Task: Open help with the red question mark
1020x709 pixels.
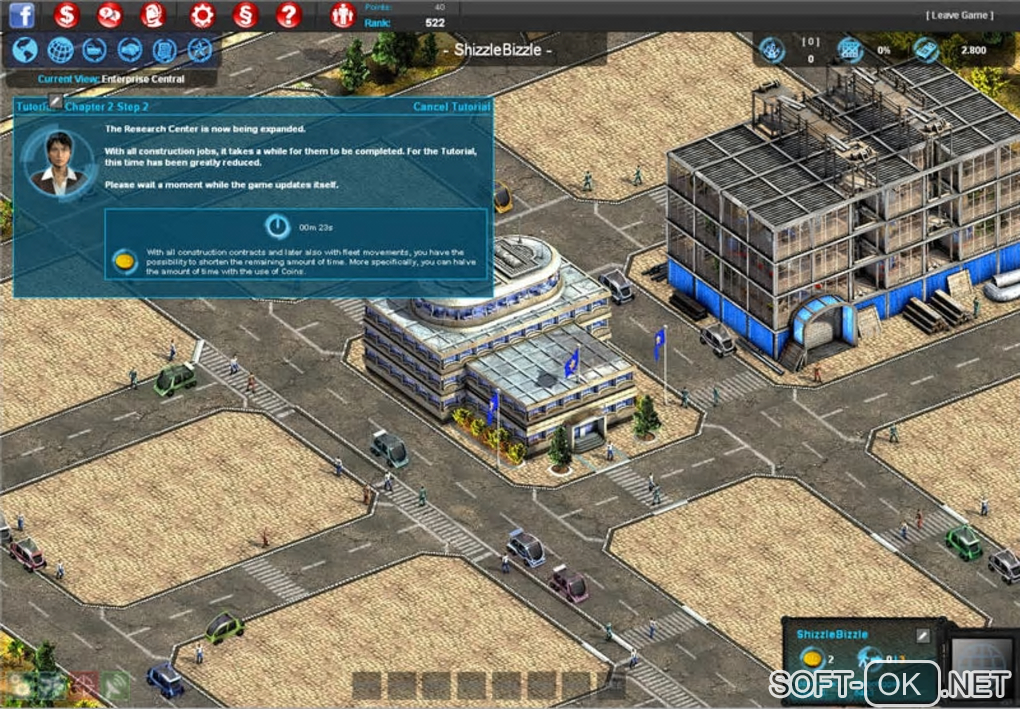Action: click(x=288, y=15)
